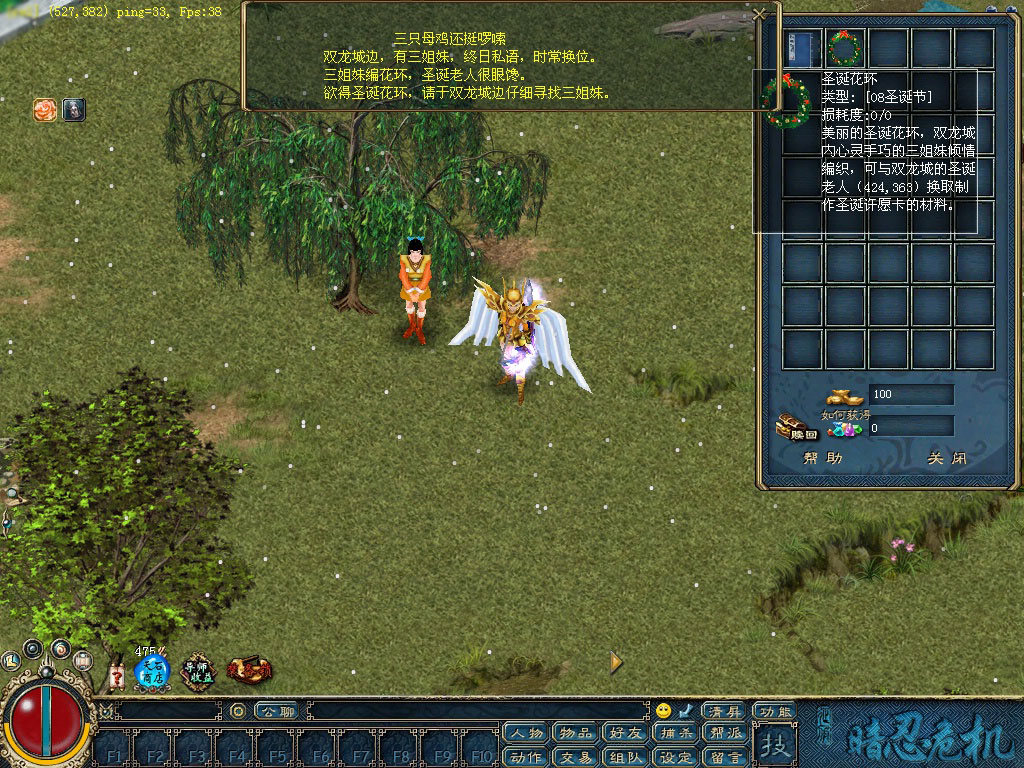The height and width of the screenshot is (768, 1024).
Task: Open the 天石商店 shop icon
Action: click(x=152, y=670)
